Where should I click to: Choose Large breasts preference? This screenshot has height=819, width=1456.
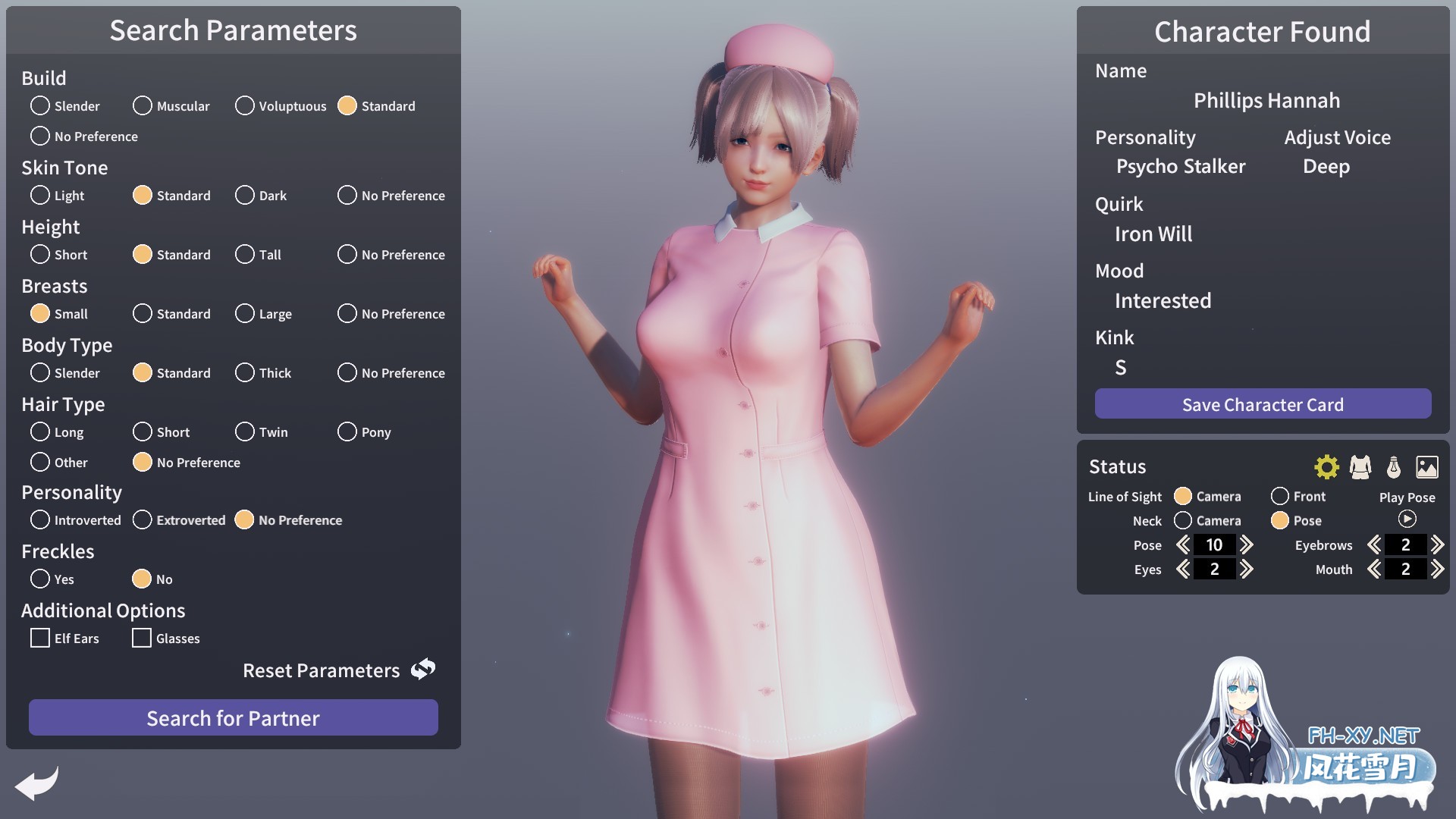[x=244, y=313]
